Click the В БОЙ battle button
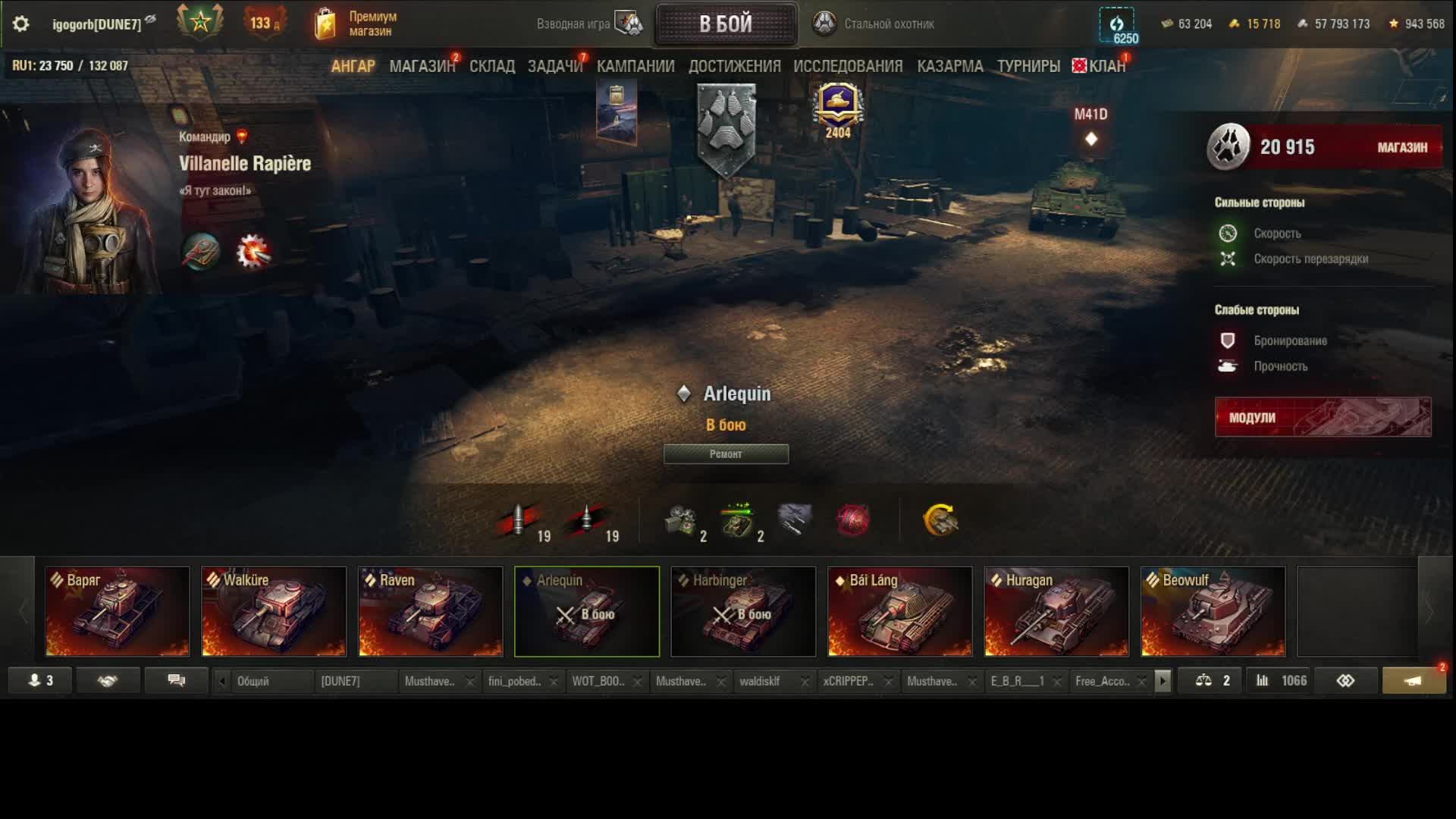1456x819 pixels. pos(726,24)
